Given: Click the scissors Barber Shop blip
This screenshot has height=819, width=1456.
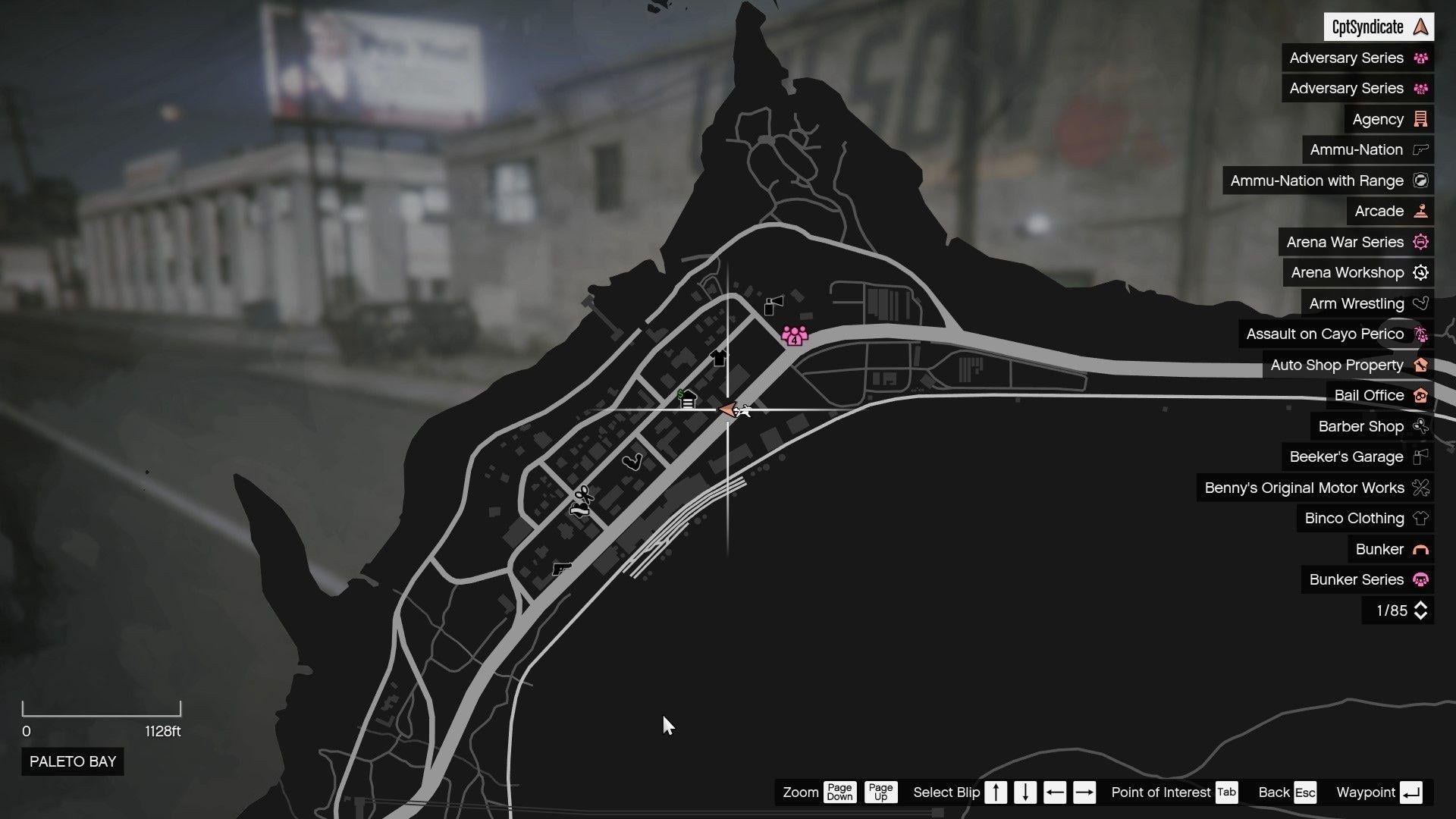Looking at the screenshot, I should 585,494.
